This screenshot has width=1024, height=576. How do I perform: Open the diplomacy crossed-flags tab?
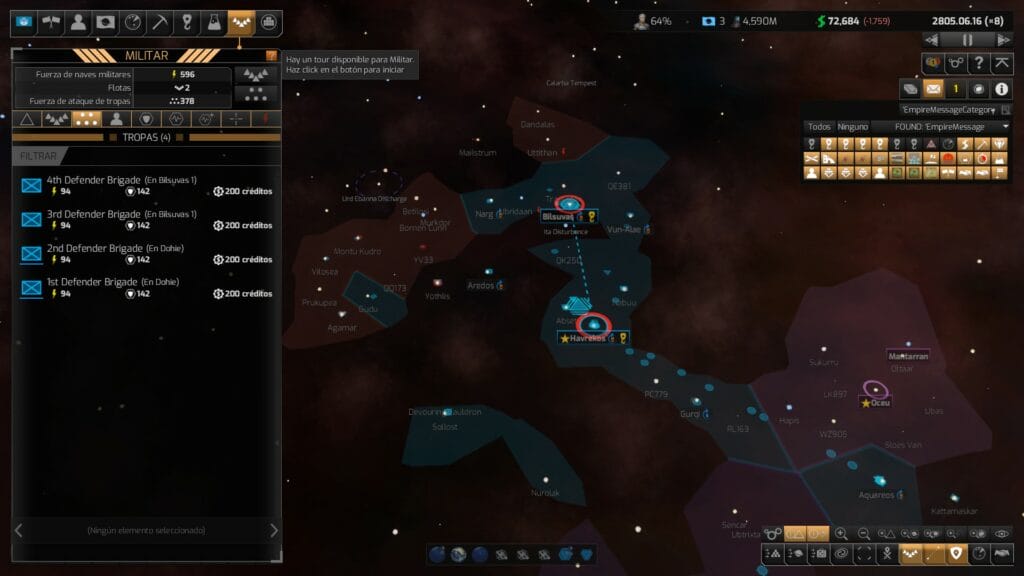click(50, 22)
